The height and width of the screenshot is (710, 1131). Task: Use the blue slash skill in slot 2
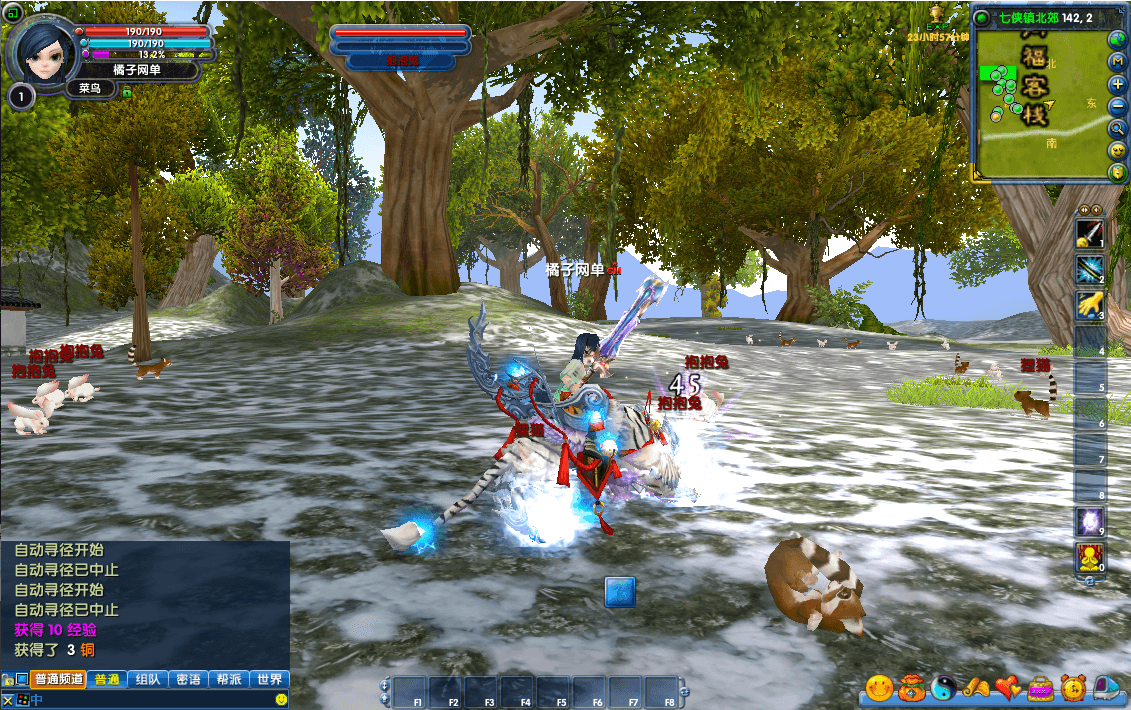[1089, 269]
